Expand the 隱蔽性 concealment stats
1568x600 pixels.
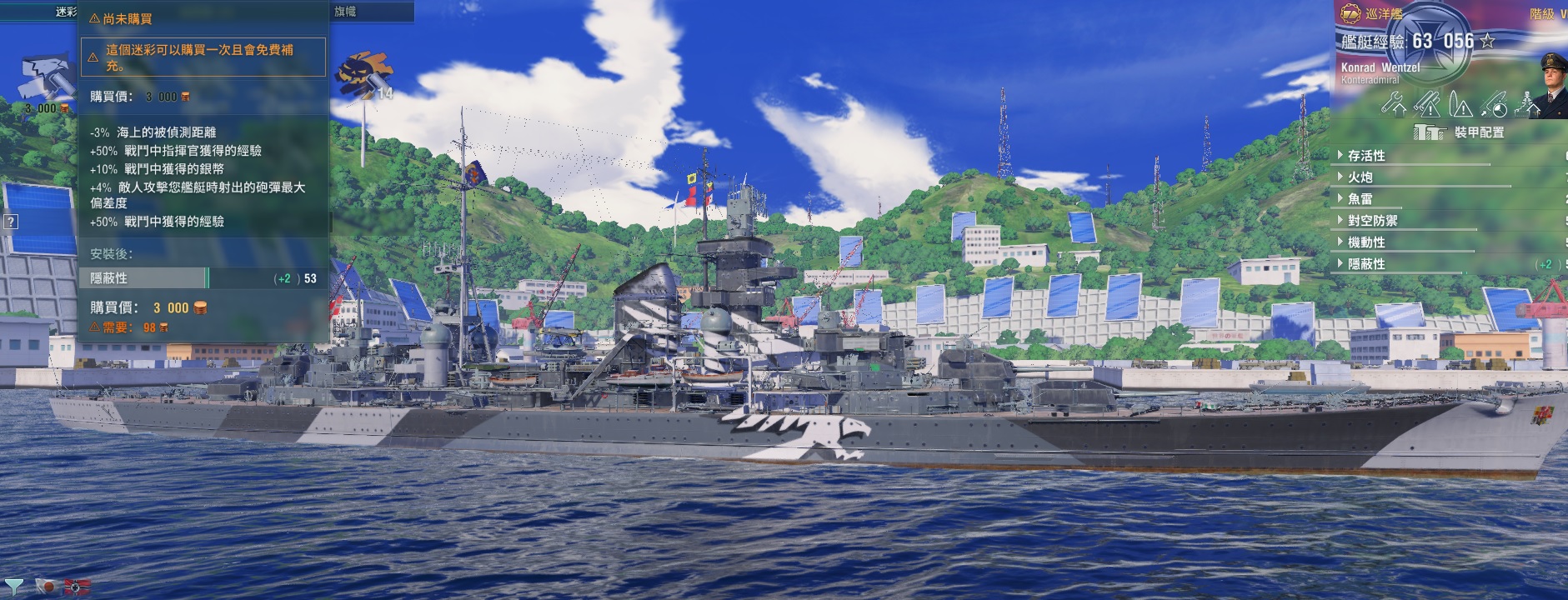pos(1366,264)
